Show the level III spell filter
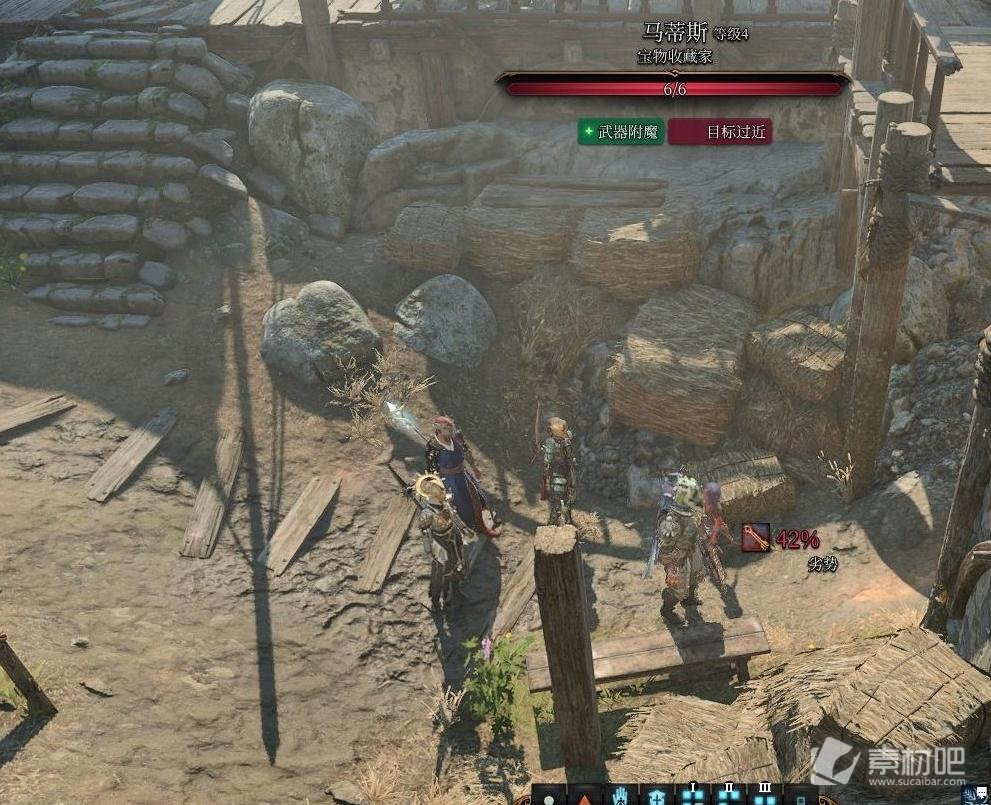This screenshot has height=805, width=991. [764, 796]
